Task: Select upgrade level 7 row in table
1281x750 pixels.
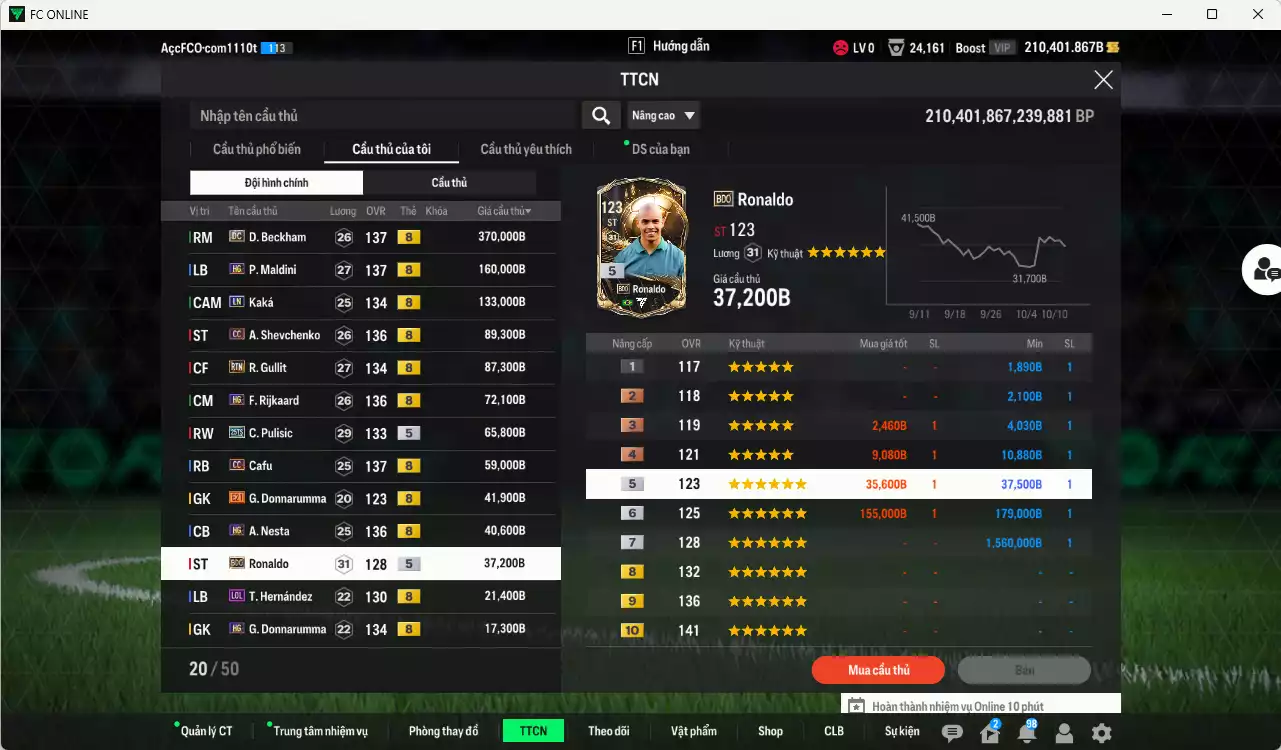Action: 836,542
